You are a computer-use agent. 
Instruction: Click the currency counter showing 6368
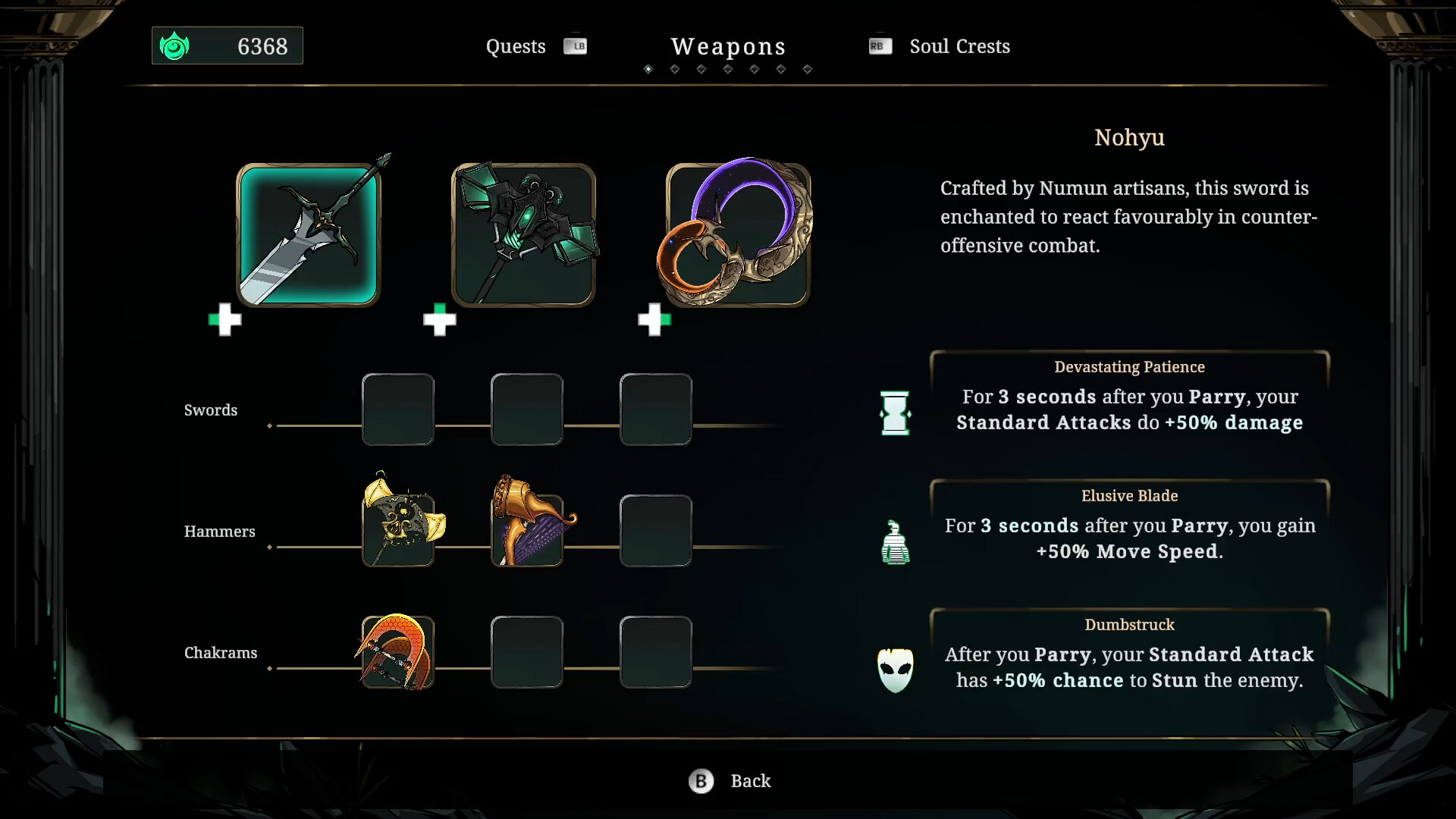coord(227,45)
